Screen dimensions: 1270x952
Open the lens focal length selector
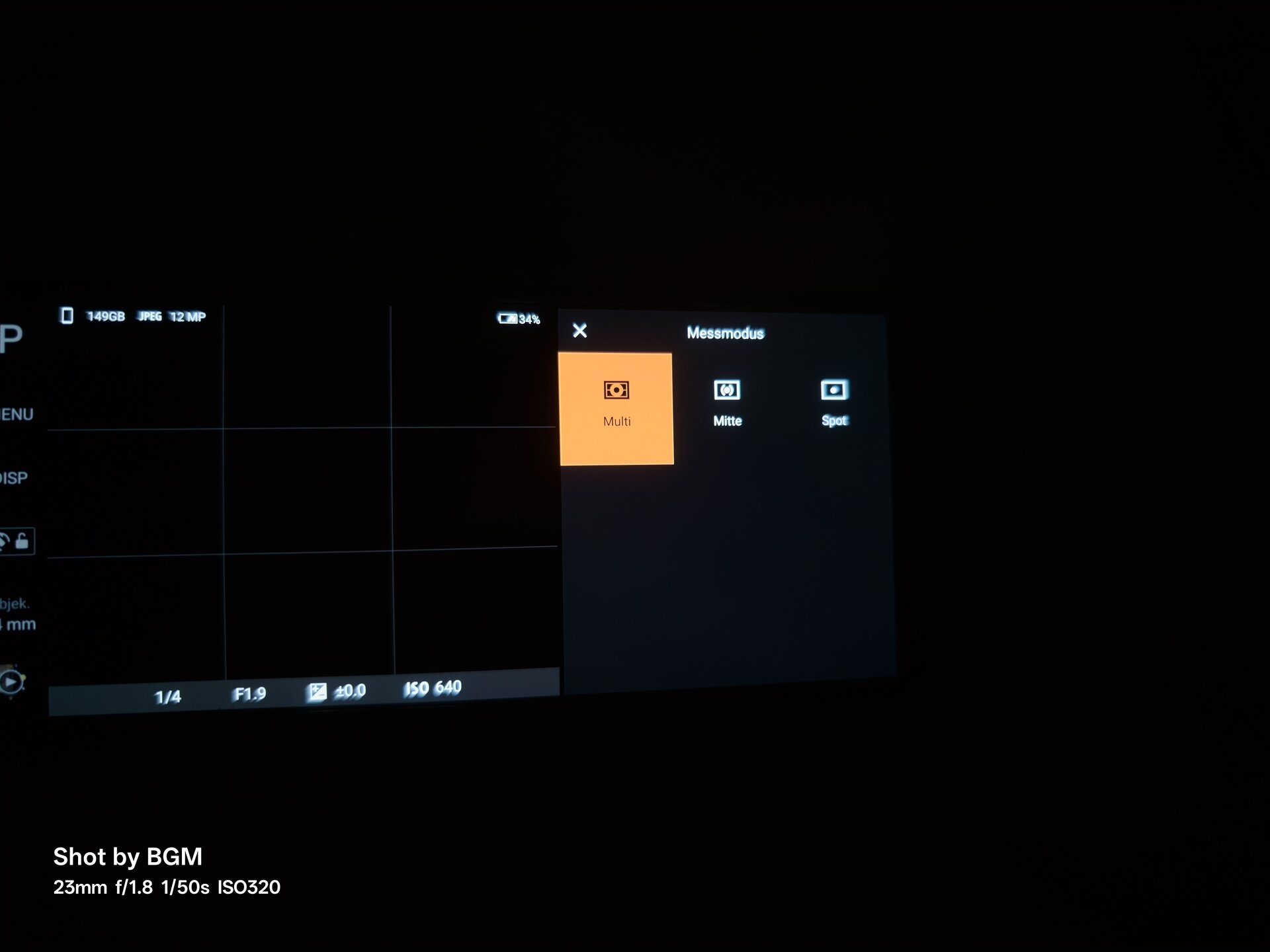pos(17,615)
